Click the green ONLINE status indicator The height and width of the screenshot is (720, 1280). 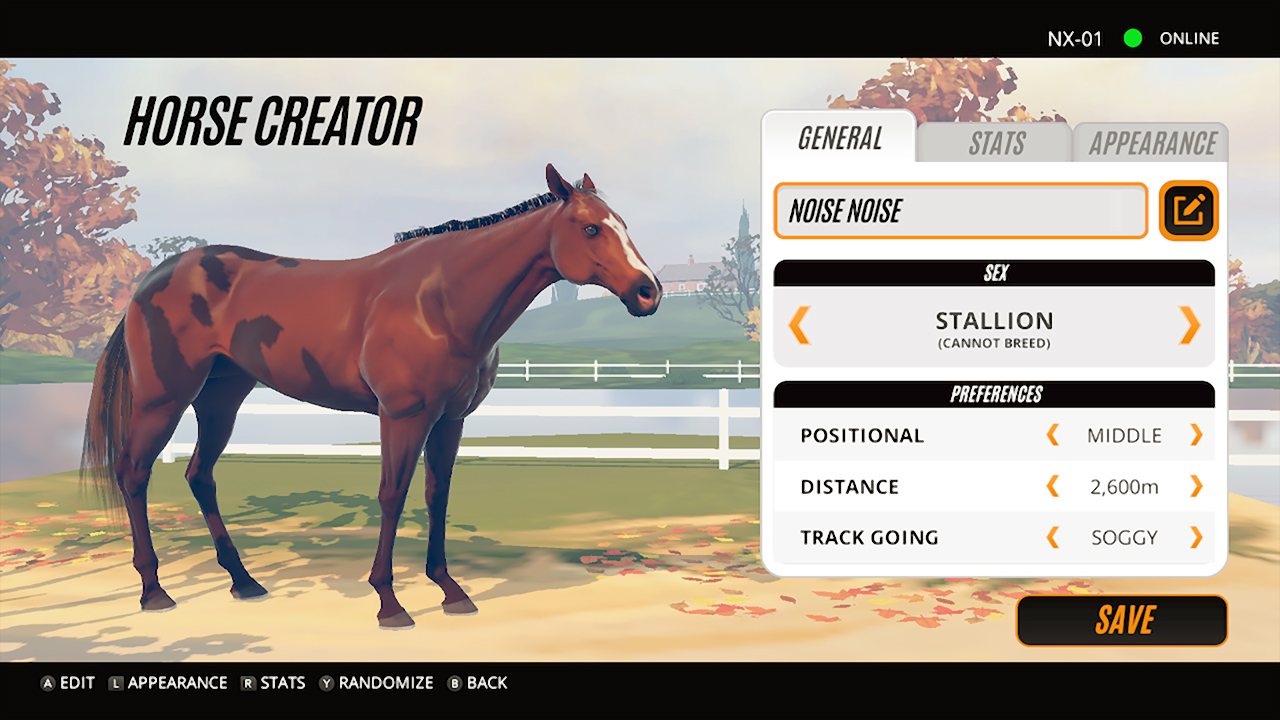[x=1133, y=39]
